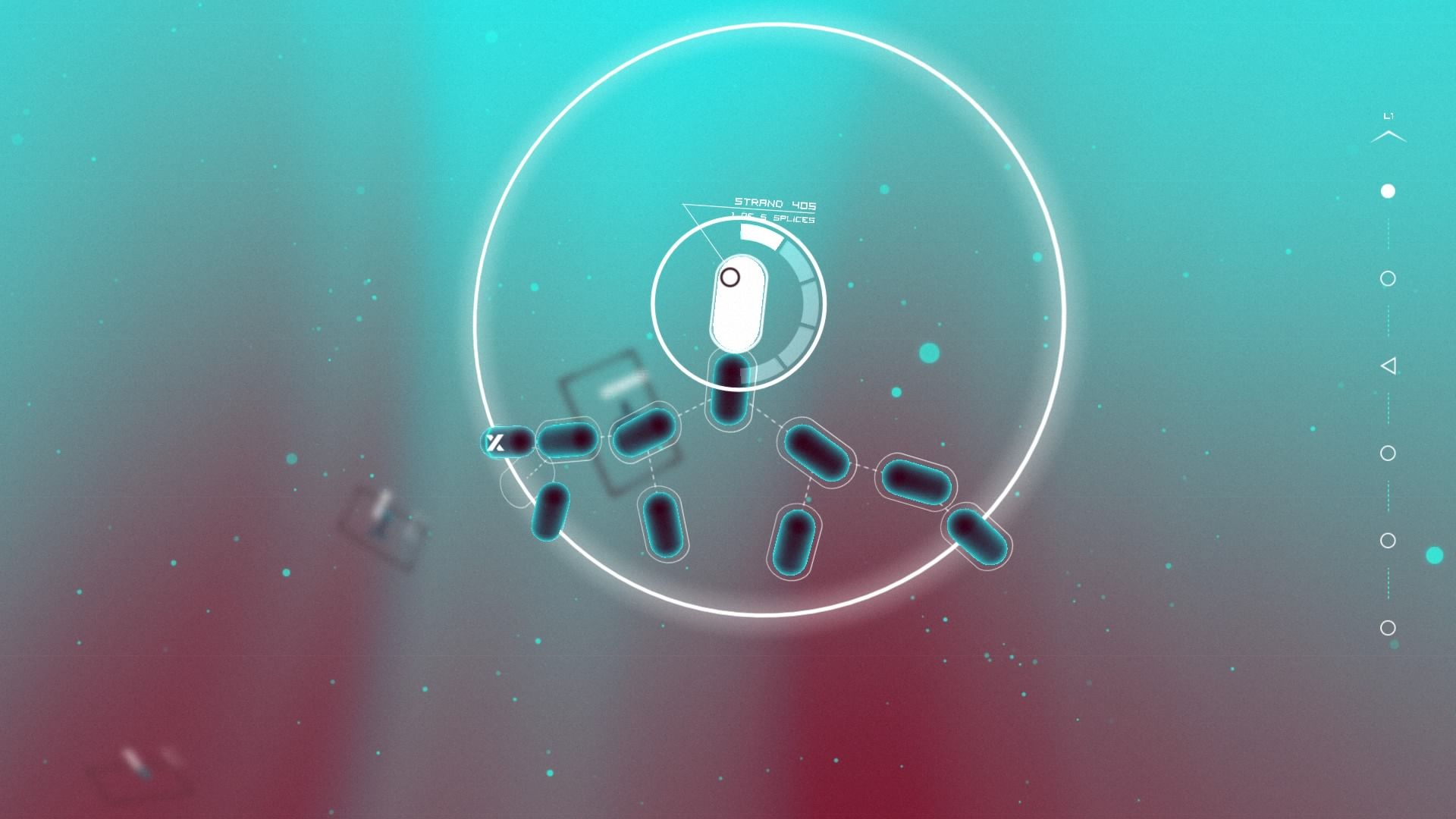Expand level navigation via the upward chevron
This screenshot has width=1456, height=819.
click(1390, 138)
